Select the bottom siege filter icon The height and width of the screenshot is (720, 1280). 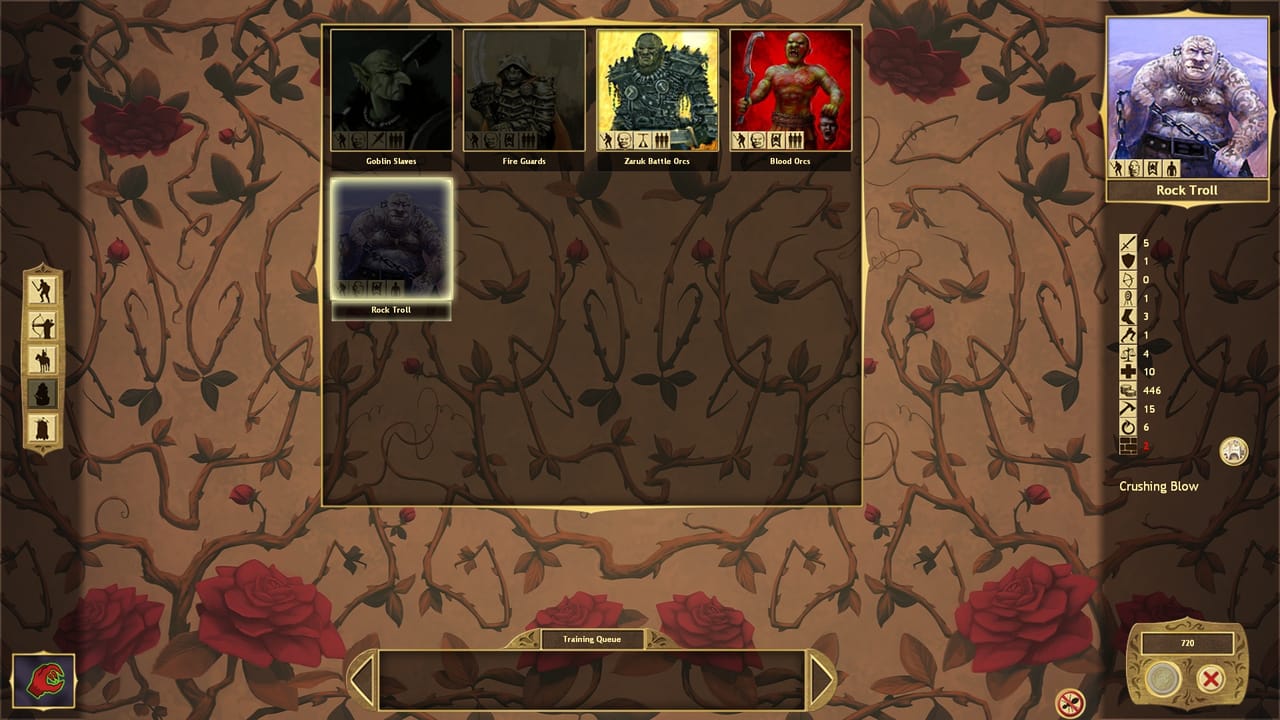tap(44, 428)
